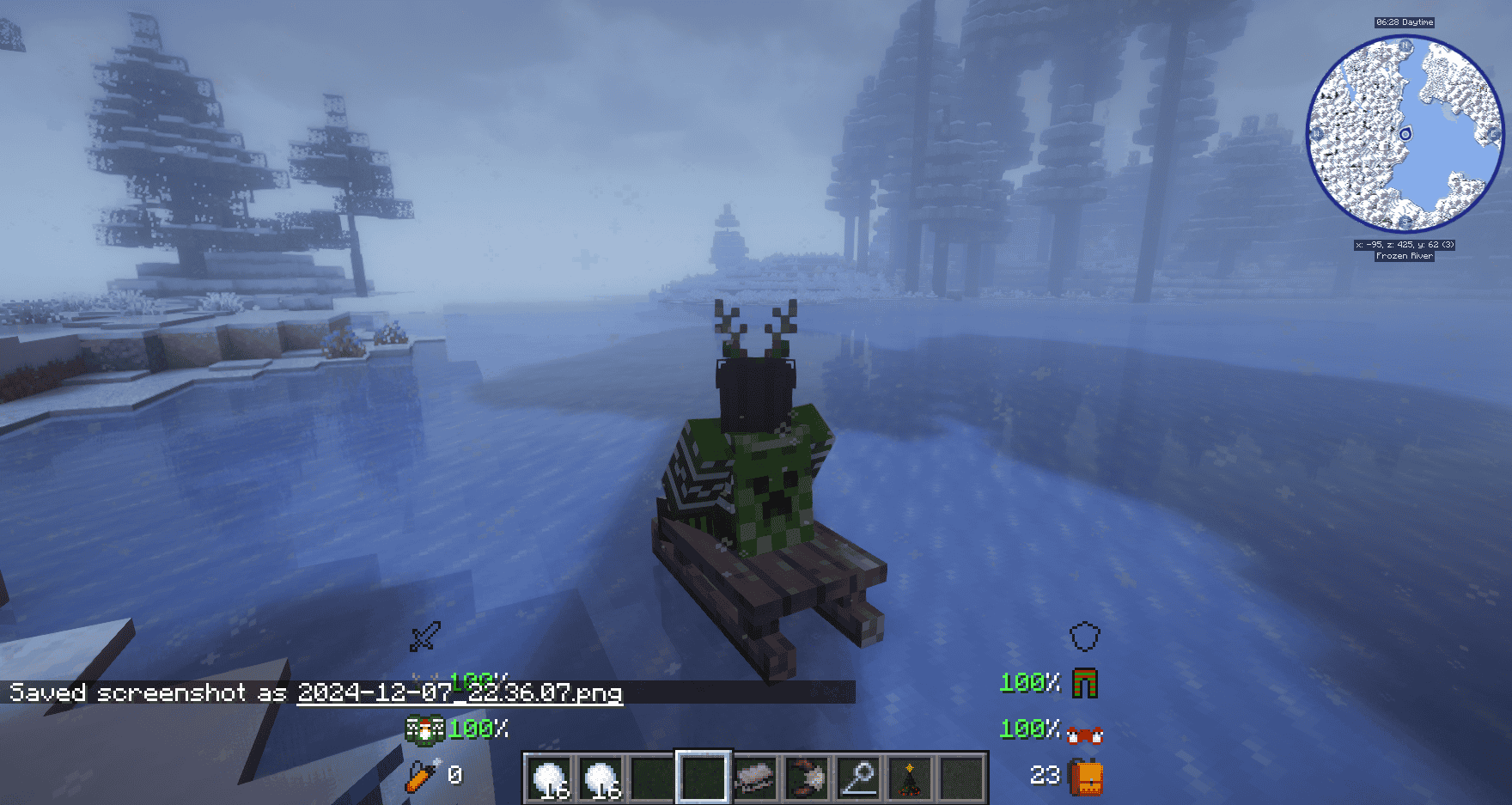Click the red boots armor icon
Image resolution: width=1512 pixels, height=805 pixels.
(1085, 733)
